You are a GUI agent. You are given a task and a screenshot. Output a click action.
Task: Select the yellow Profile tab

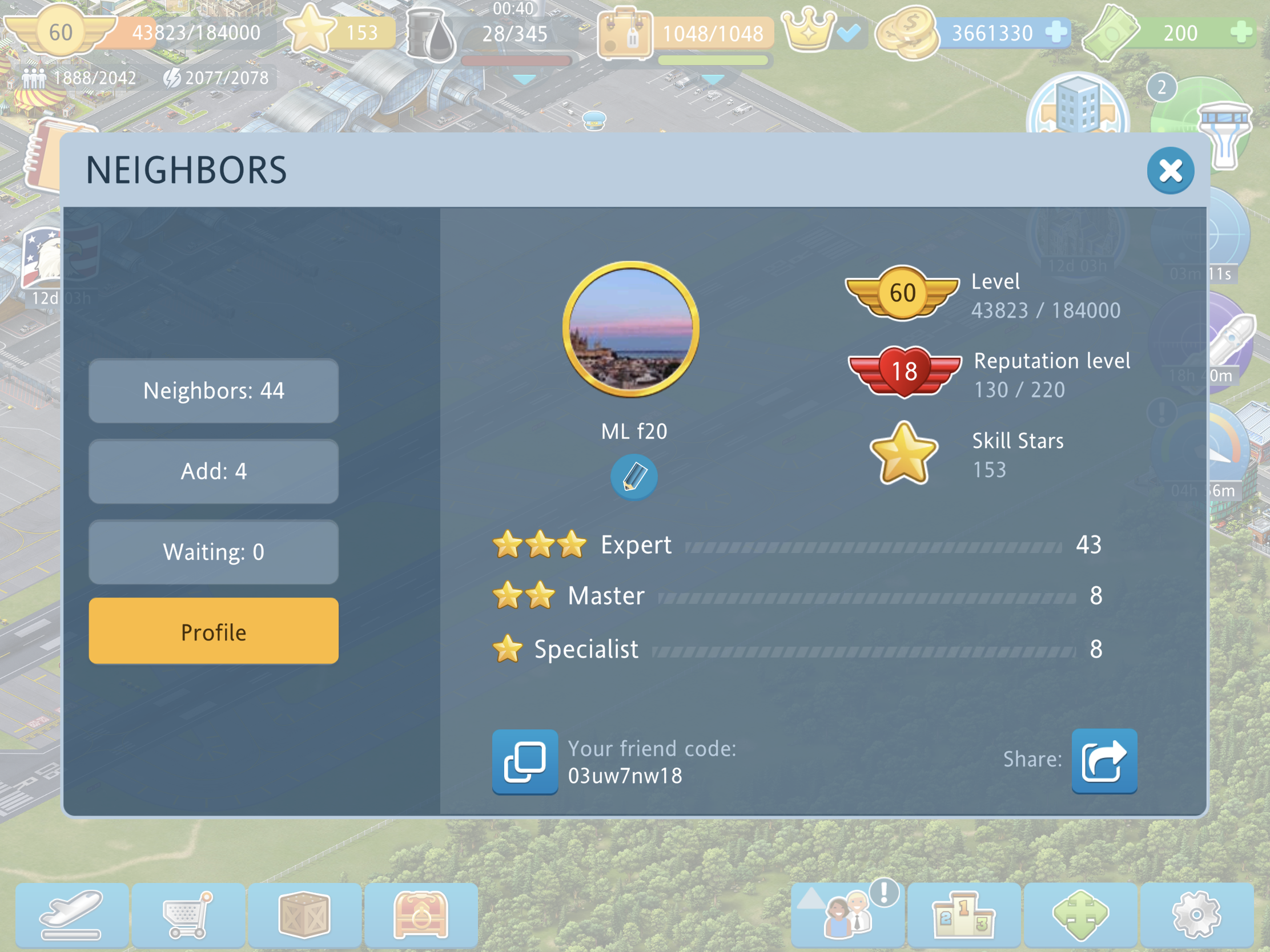(213, 631)
